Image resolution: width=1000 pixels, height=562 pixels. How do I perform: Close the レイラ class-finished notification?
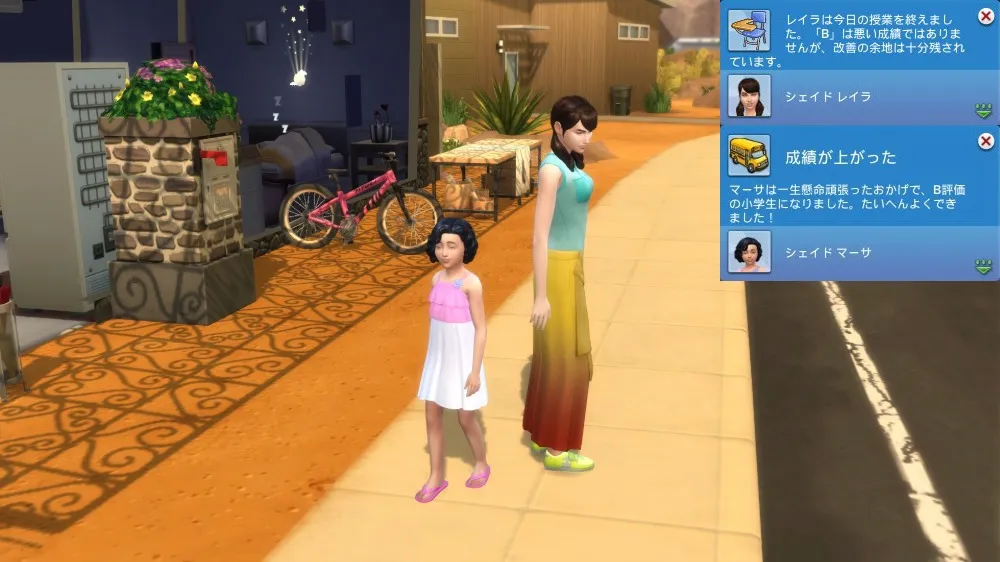(x=986, y=17)
